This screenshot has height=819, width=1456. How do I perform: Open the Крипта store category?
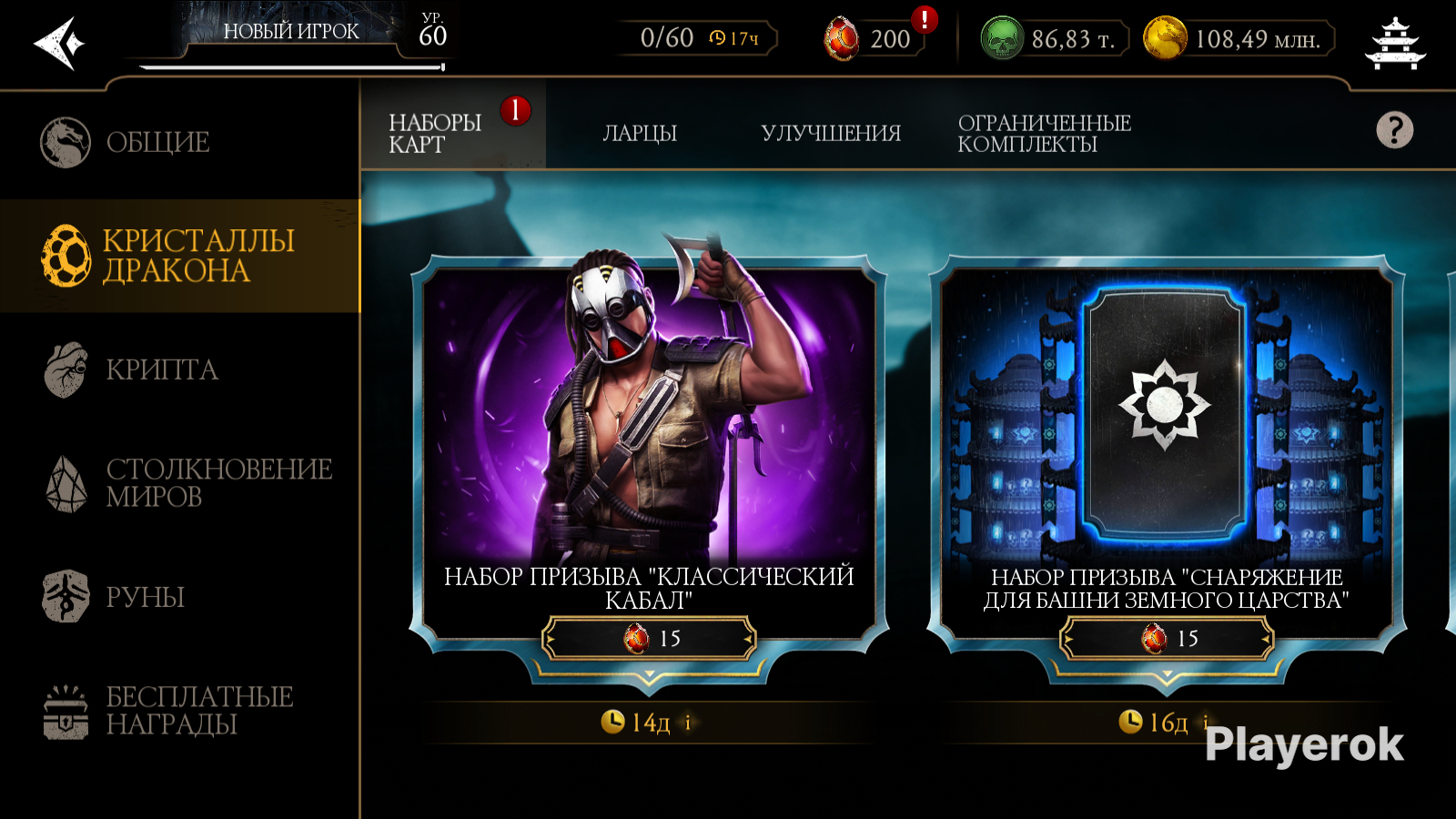point(161,369)
